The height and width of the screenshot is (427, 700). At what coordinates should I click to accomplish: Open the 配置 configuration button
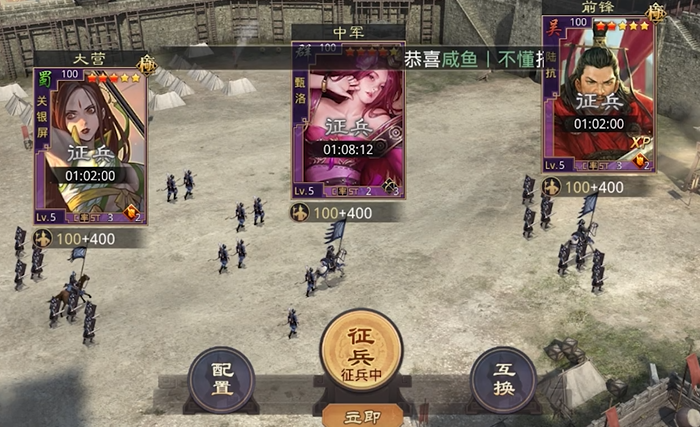pos(221,378)
